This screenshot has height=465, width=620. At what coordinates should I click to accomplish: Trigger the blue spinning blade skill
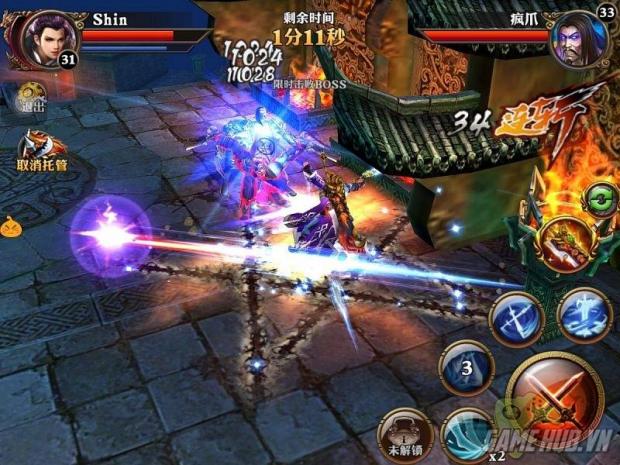[516, 319]
